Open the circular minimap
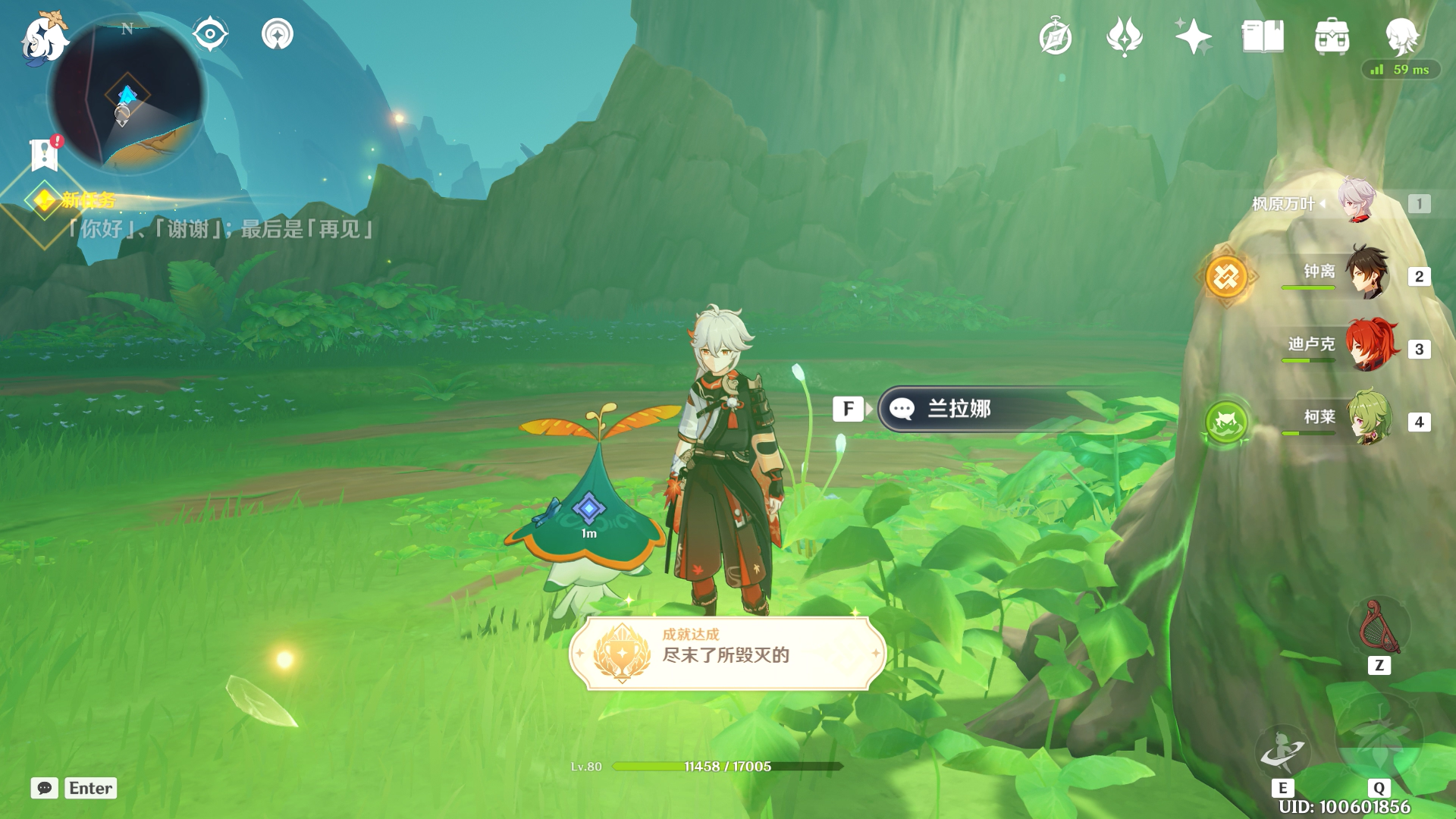The height and width of the screenshot is (819, 1456). point(127,96)
